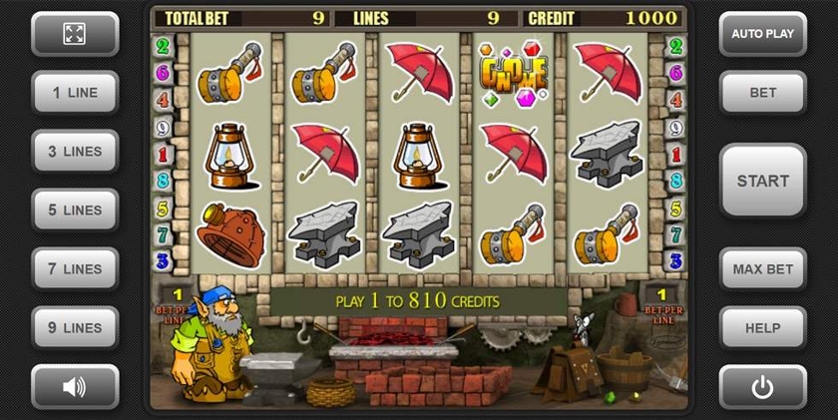Activate 7 Lines
Screen dimensions: 838x420
coord(75,269)
